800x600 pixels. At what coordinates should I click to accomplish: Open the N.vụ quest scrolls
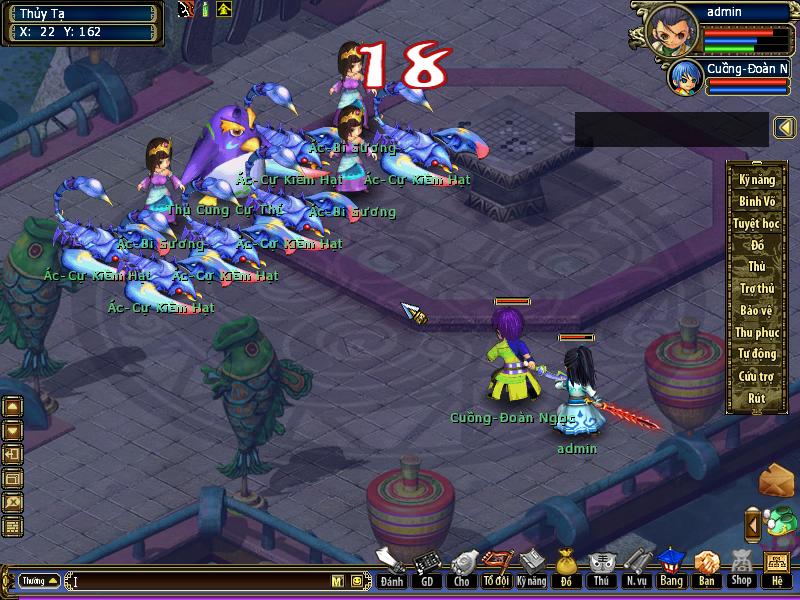tap(635, 567)
